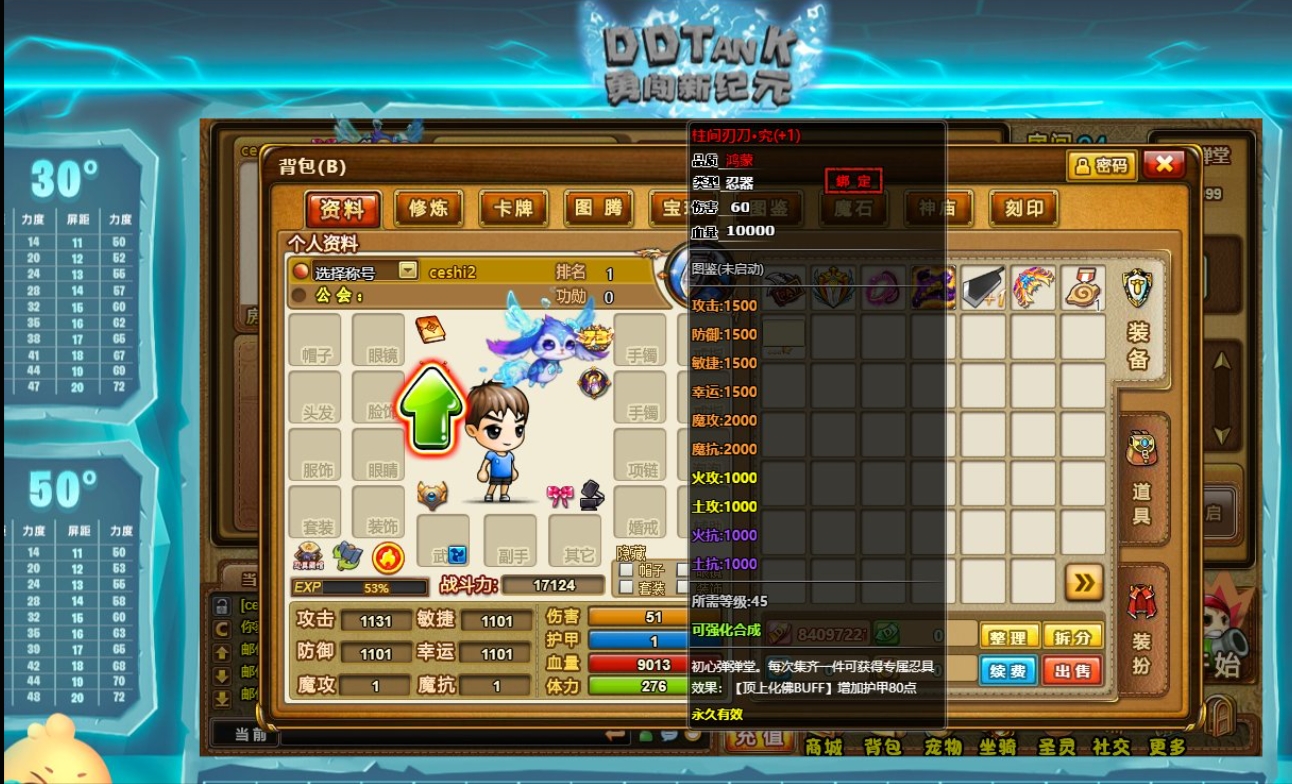Go to the next bag page arrow

(1084, 582)
